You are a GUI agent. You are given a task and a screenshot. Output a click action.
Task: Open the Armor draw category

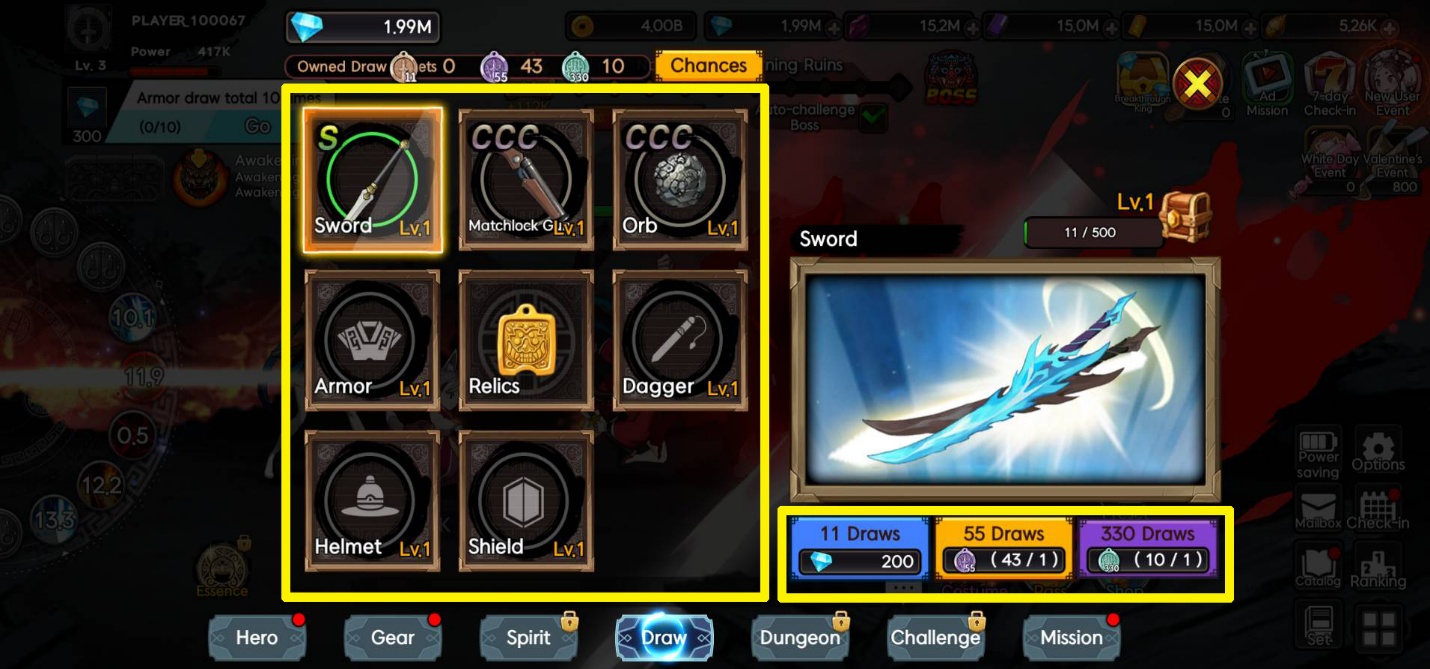[372, 340]
